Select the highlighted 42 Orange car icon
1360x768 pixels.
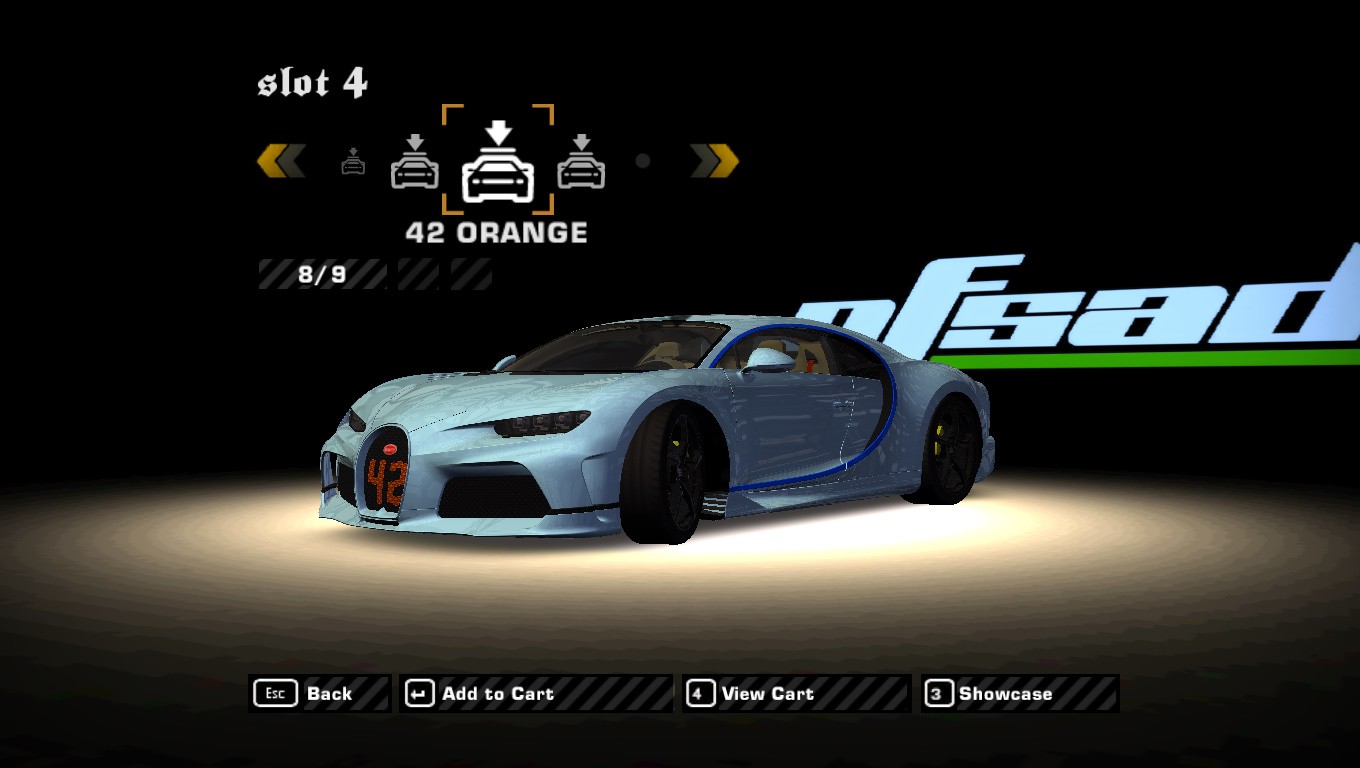[x=498, y=162]
